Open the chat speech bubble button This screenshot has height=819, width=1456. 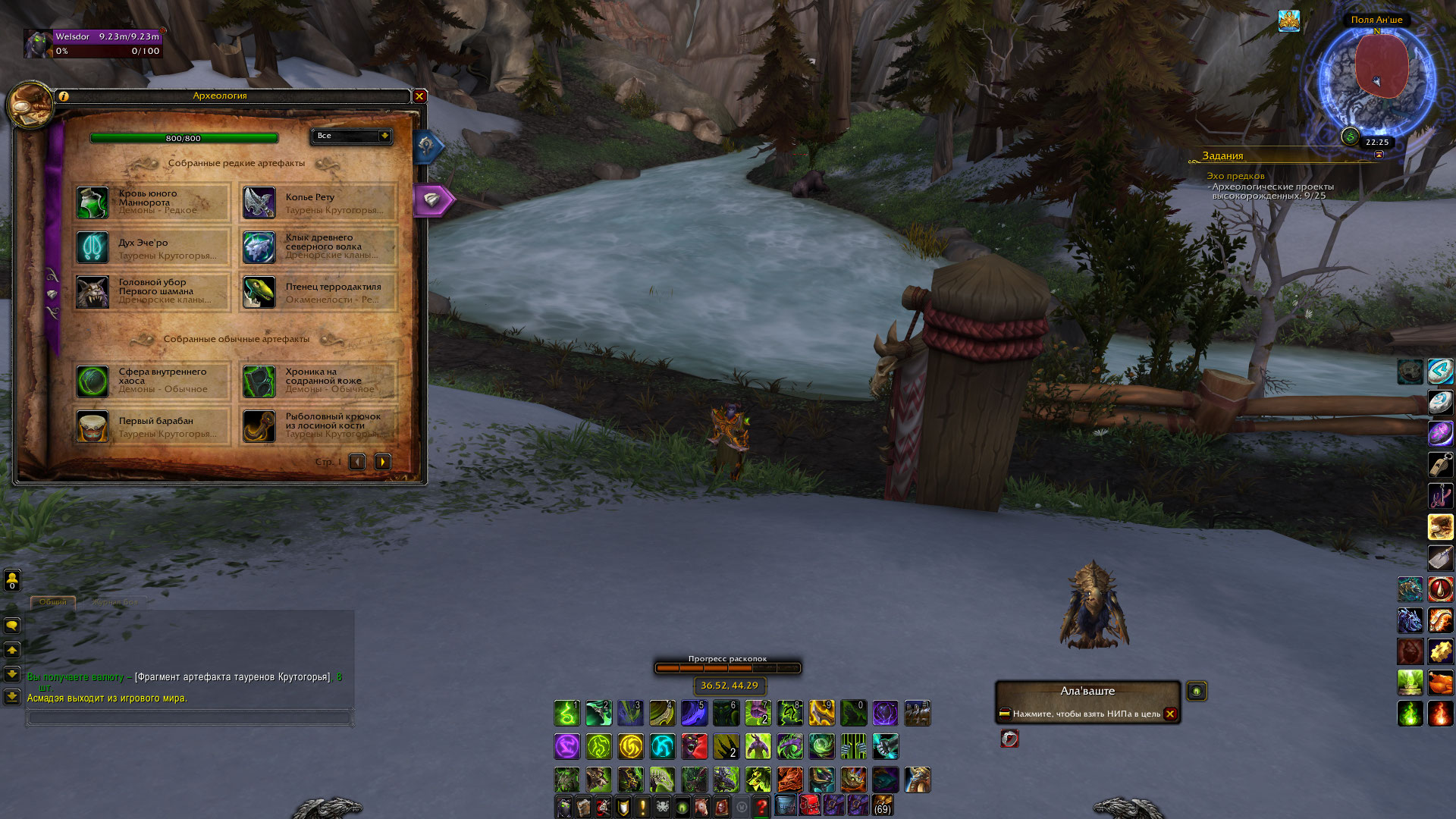tap(12, 626)
